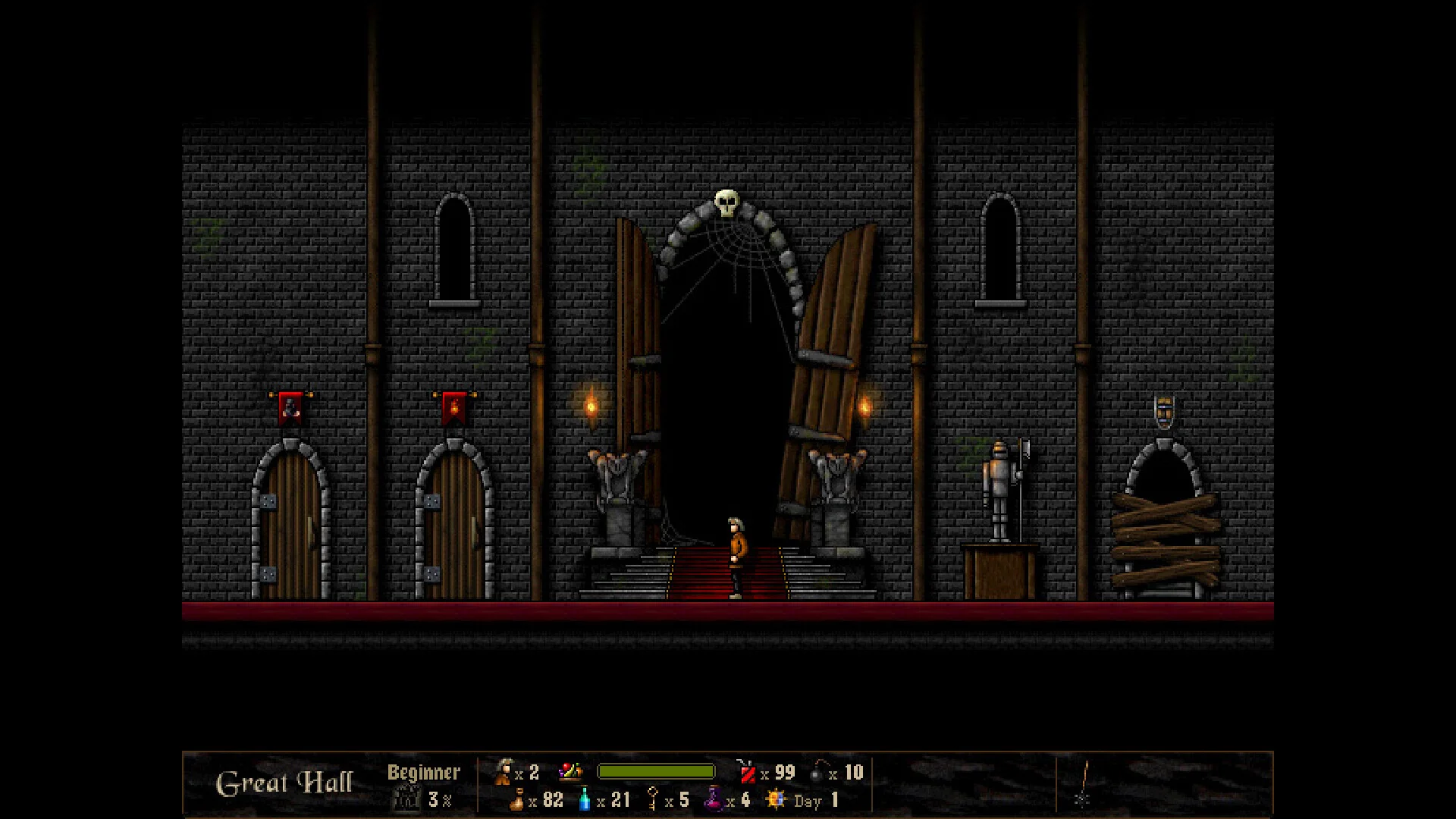Click the castle completion percentage icon
The image size is (1456, 819).
[x=407, y=799]
